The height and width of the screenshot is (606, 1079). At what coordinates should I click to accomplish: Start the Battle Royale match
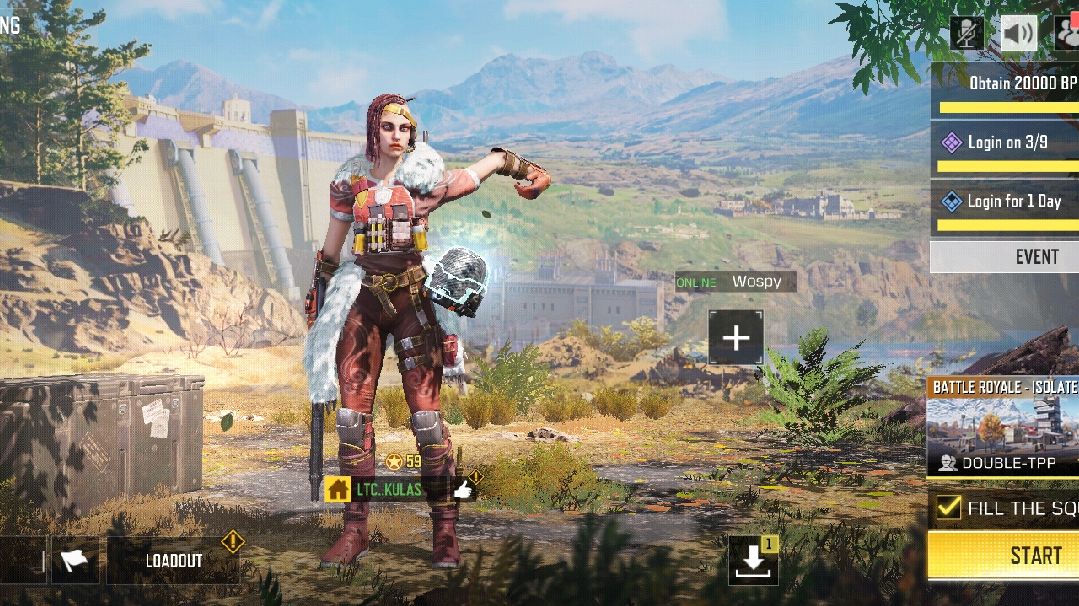(1005, 555)
